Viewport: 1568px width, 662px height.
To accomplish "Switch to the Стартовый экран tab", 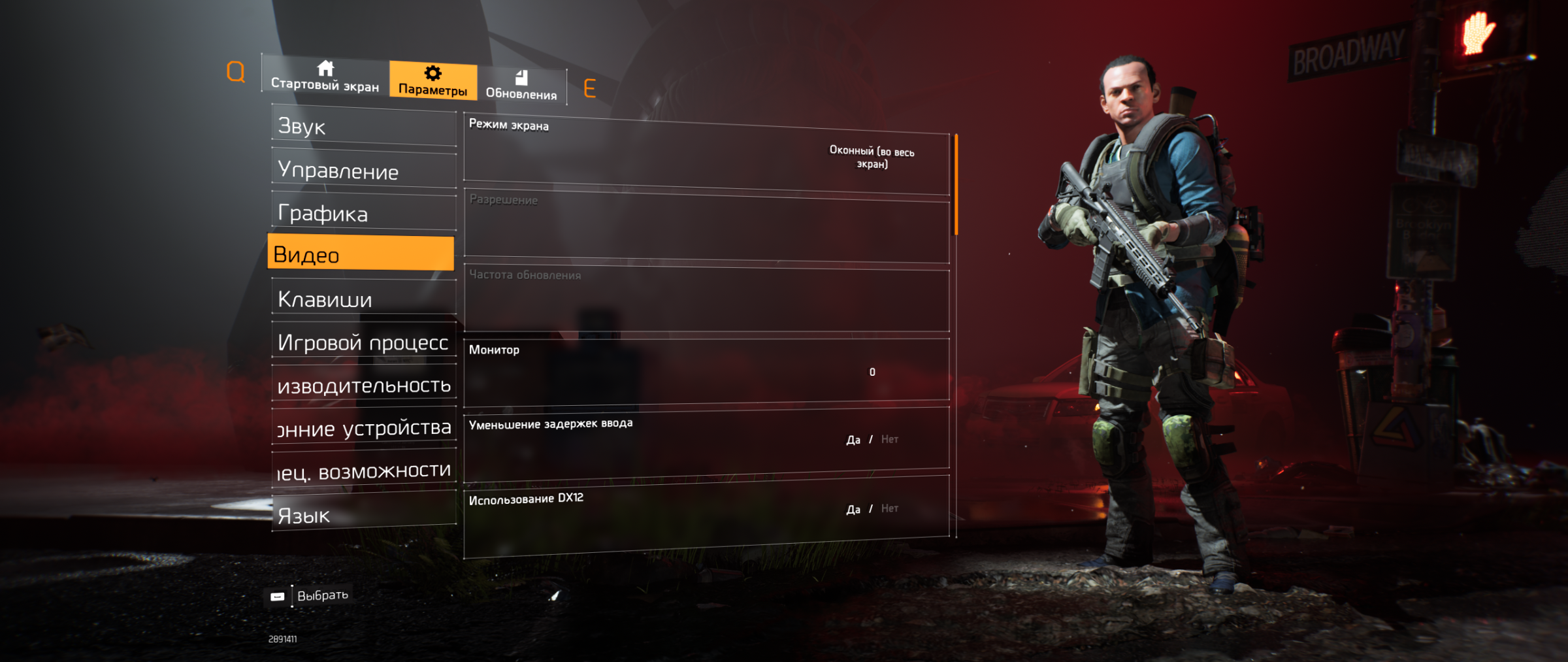I will [325, 76].
